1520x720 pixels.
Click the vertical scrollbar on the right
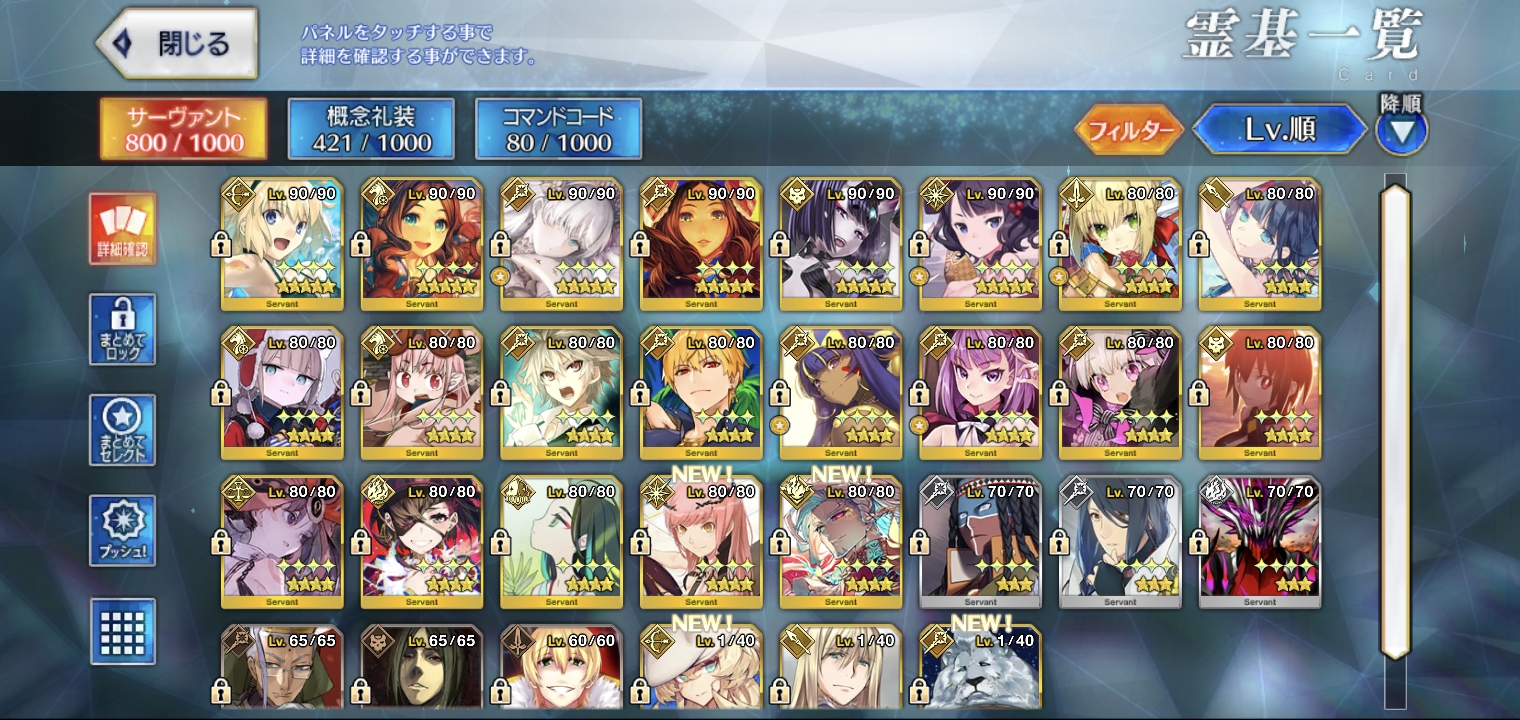coord(1395,420)
